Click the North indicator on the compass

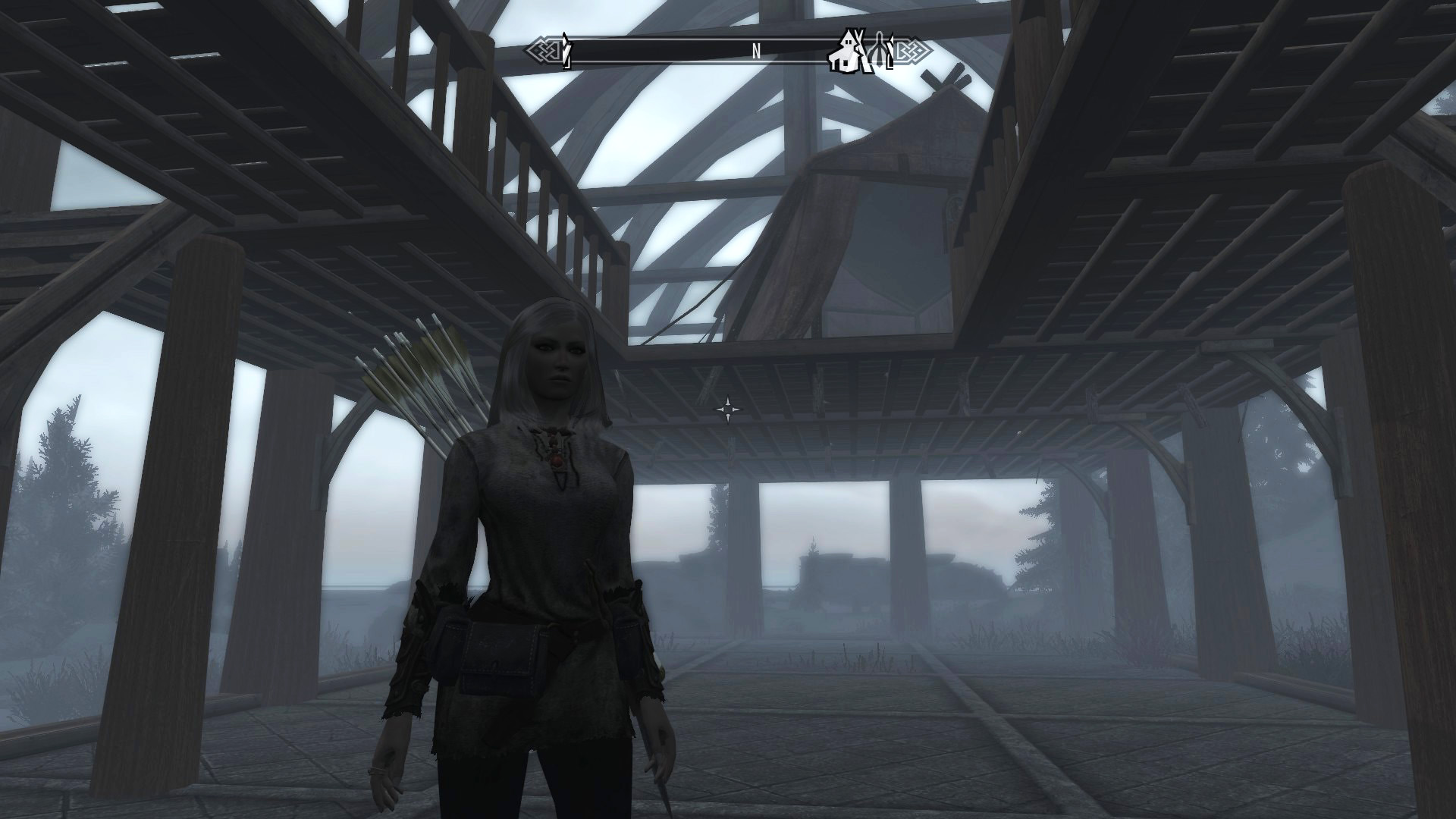[756, 52]
